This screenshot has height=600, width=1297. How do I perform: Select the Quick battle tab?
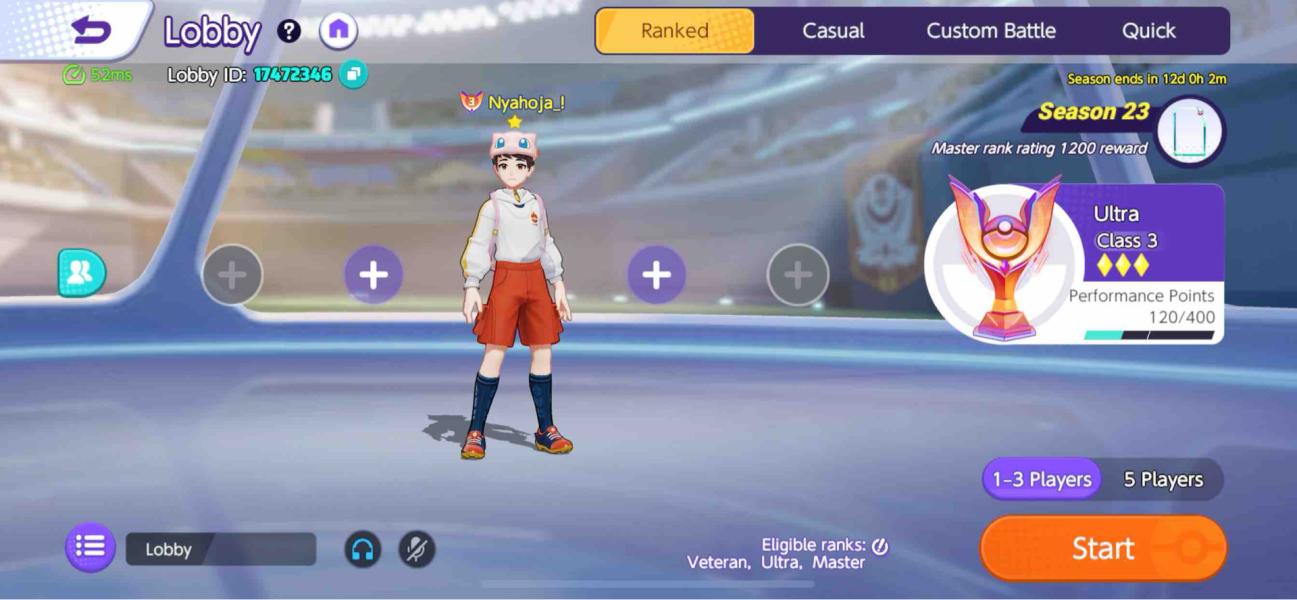pos(1148,31)
